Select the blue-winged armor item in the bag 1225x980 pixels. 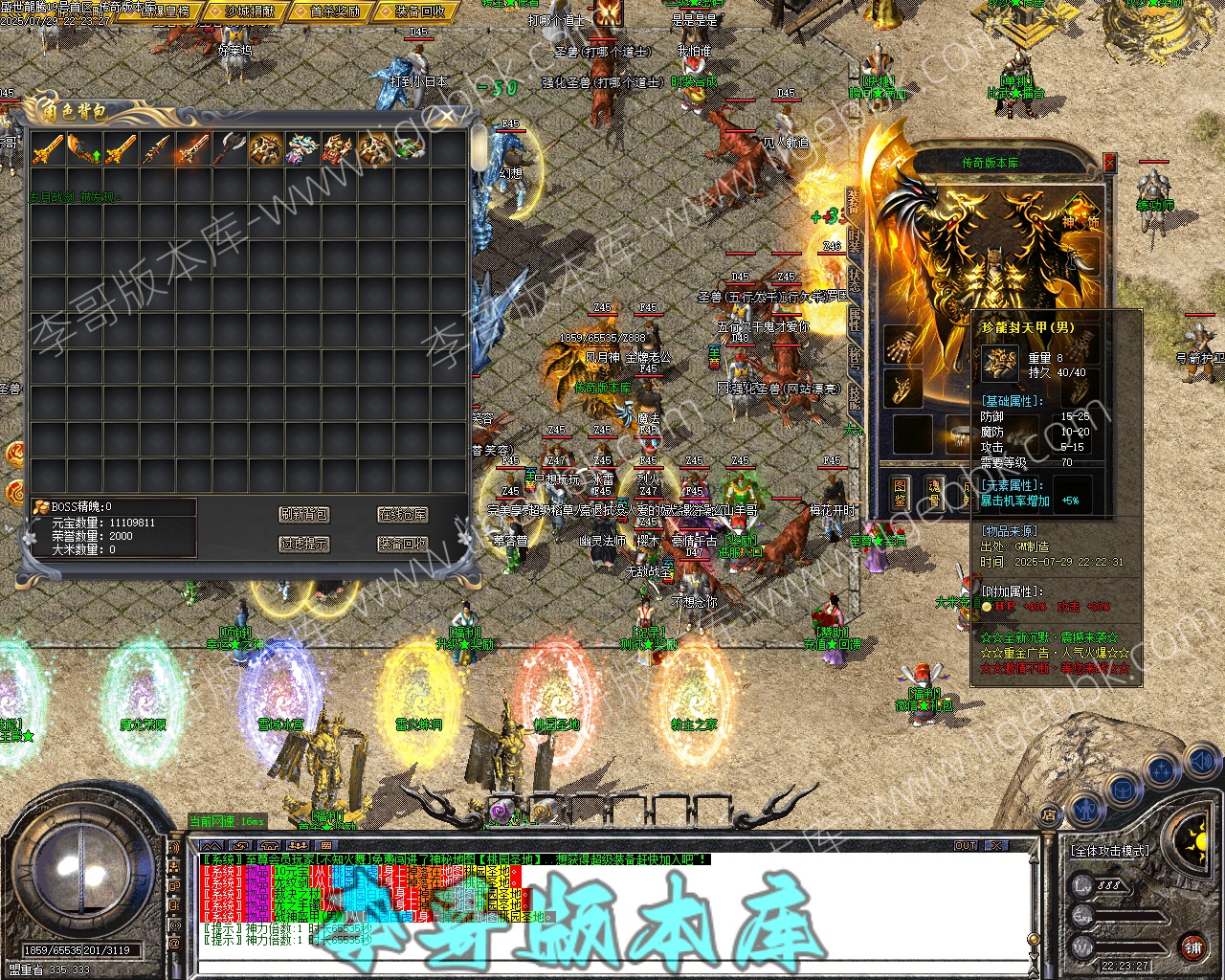(302, 148)
